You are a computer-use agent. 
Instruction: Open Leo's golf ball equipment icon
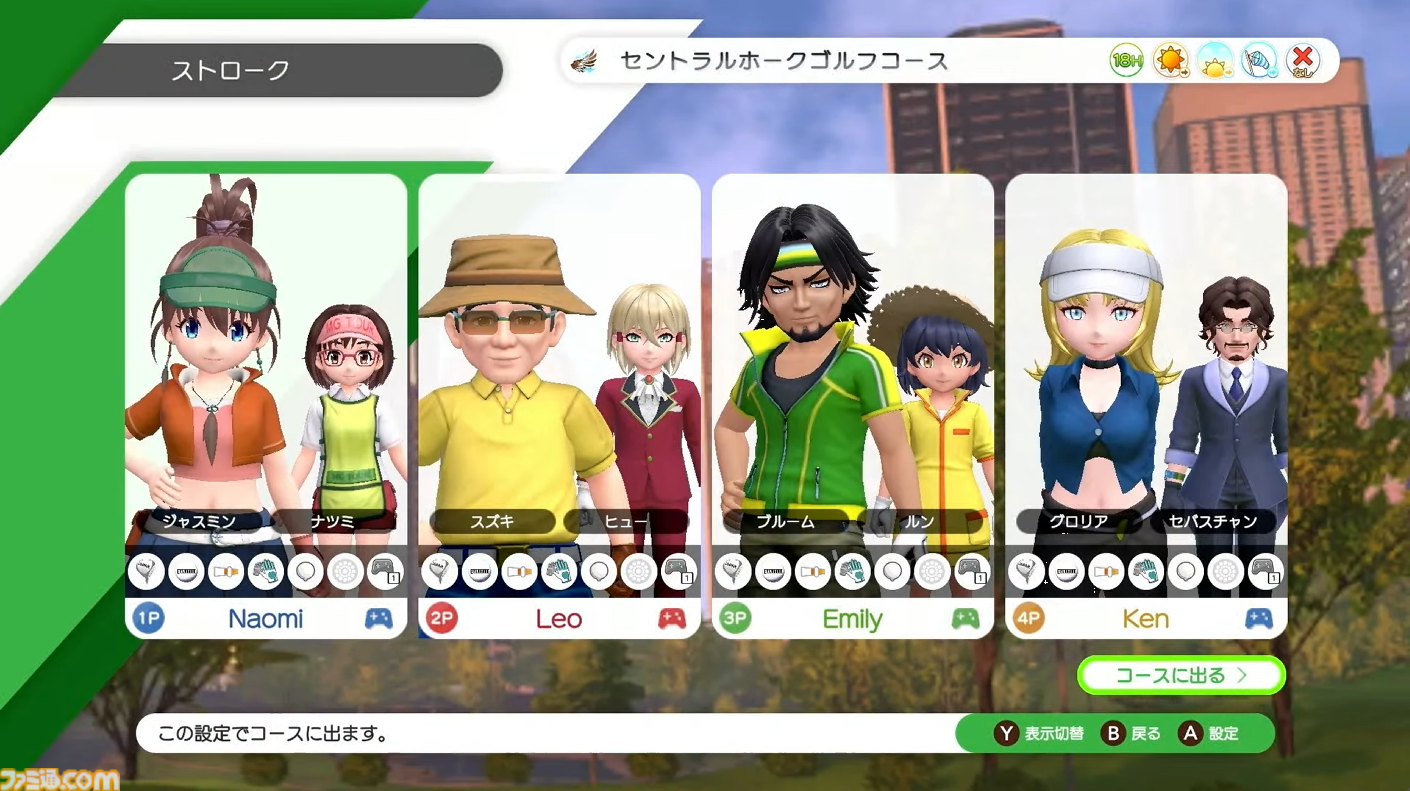pos(480,571)
